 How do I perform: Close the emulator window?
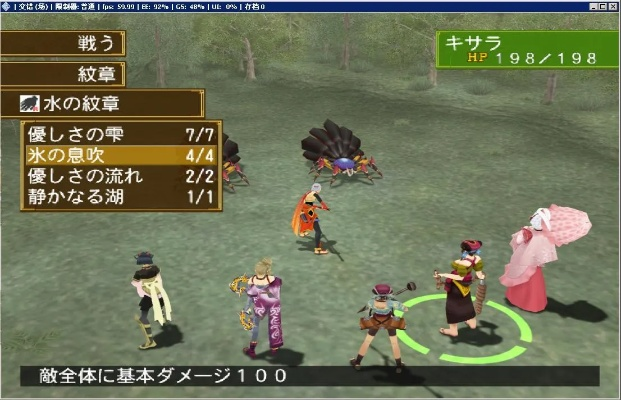[x=612, y=6]
